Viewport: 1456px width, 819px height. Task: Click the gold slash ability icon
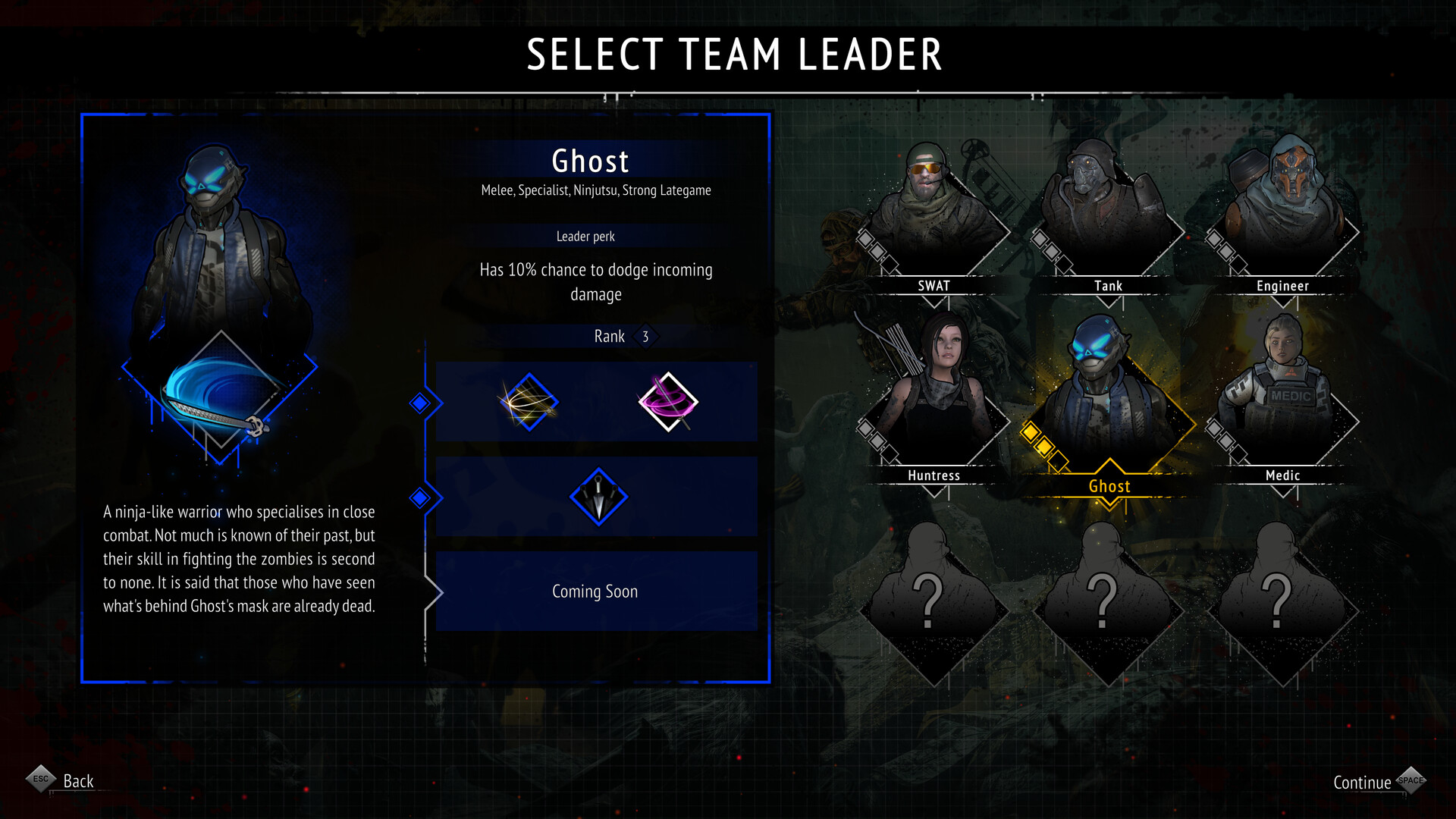(x=530, y=403)
